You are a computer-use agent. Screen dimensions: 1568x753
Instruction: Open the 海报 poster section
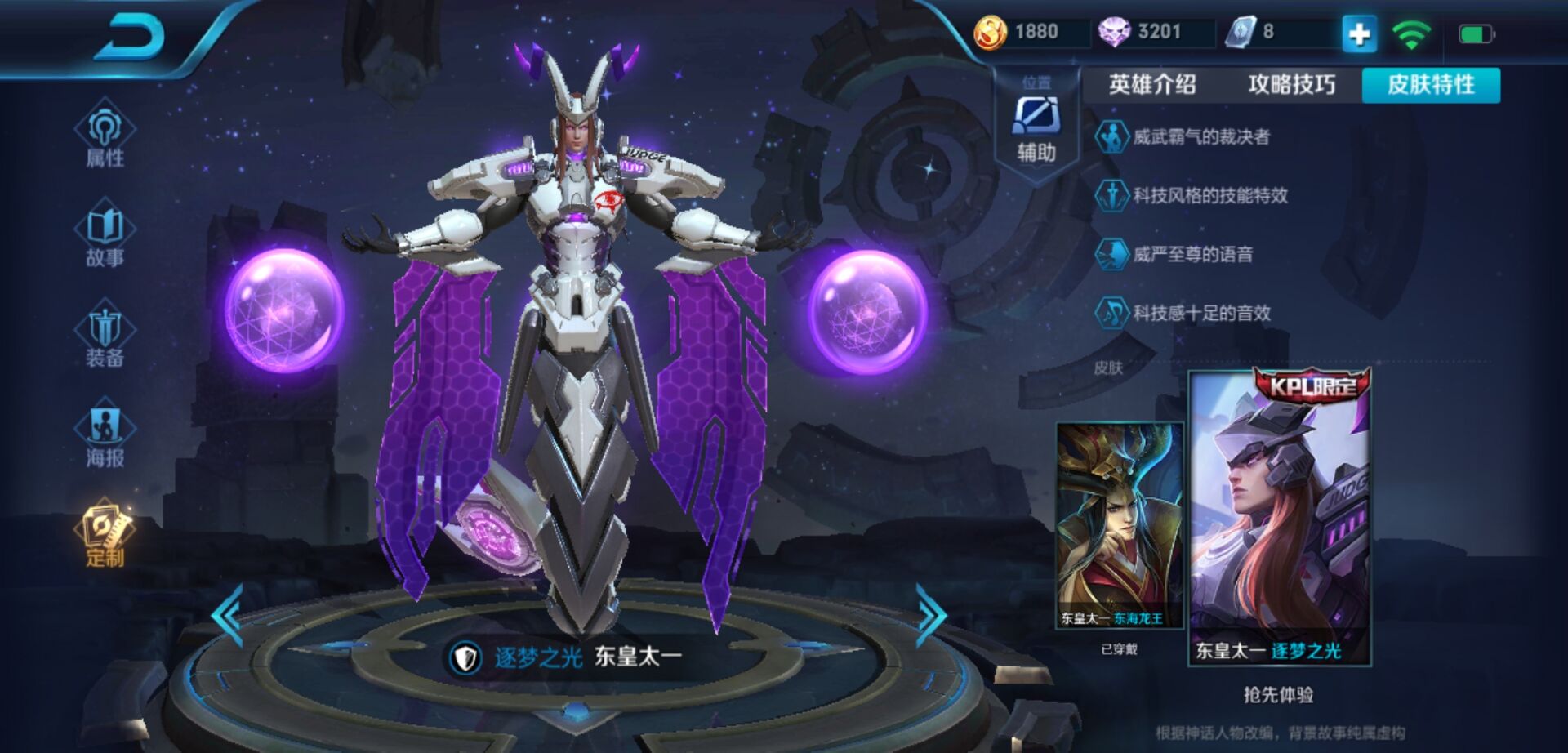point(105,434)
